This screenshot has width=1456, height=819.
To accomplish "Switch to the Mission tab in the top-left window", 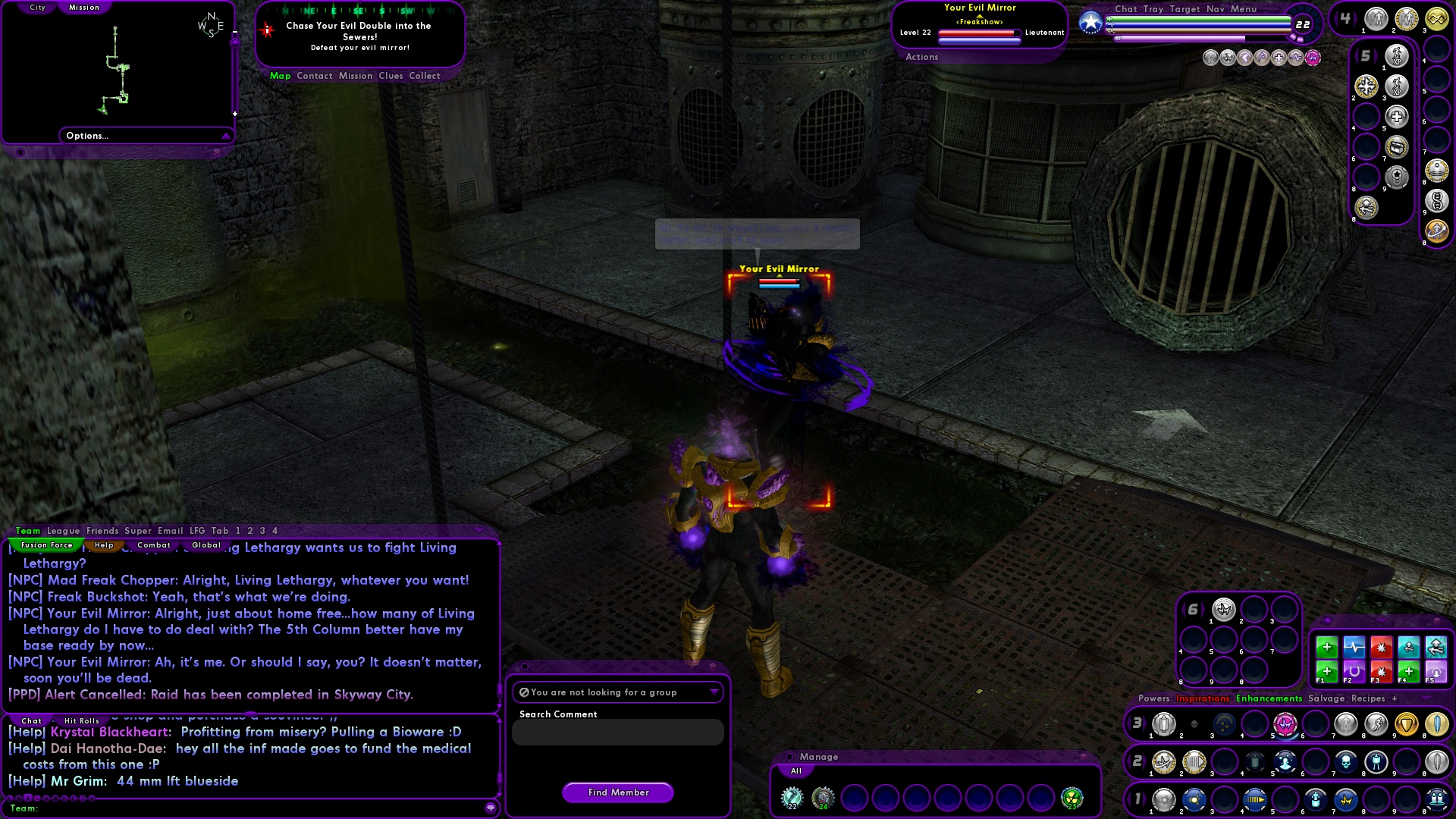I will tap(84, 7).
